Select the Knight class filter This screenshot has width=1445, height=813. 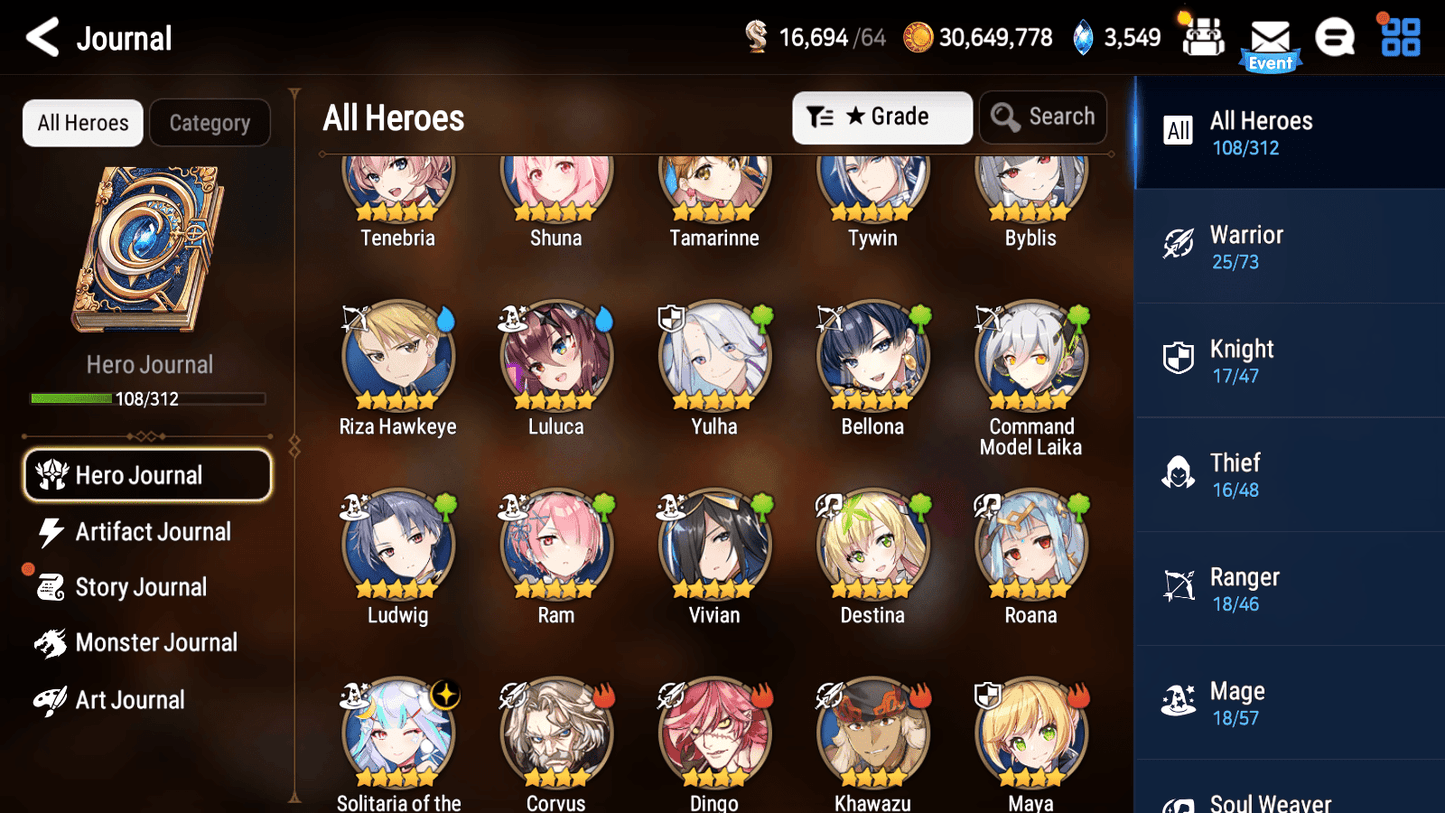point(1289,360)
